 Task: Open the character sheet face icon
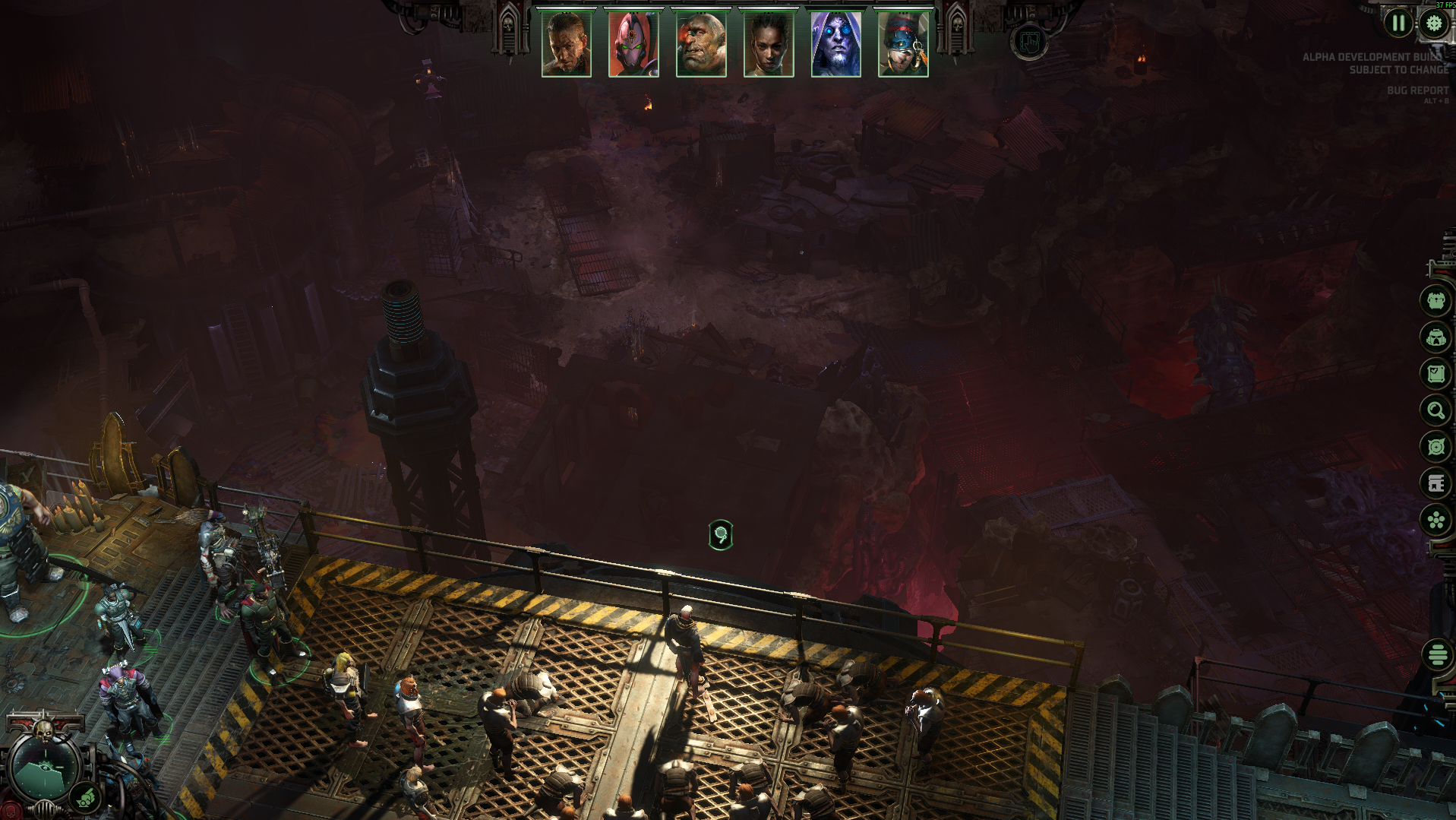[1435, 301]
